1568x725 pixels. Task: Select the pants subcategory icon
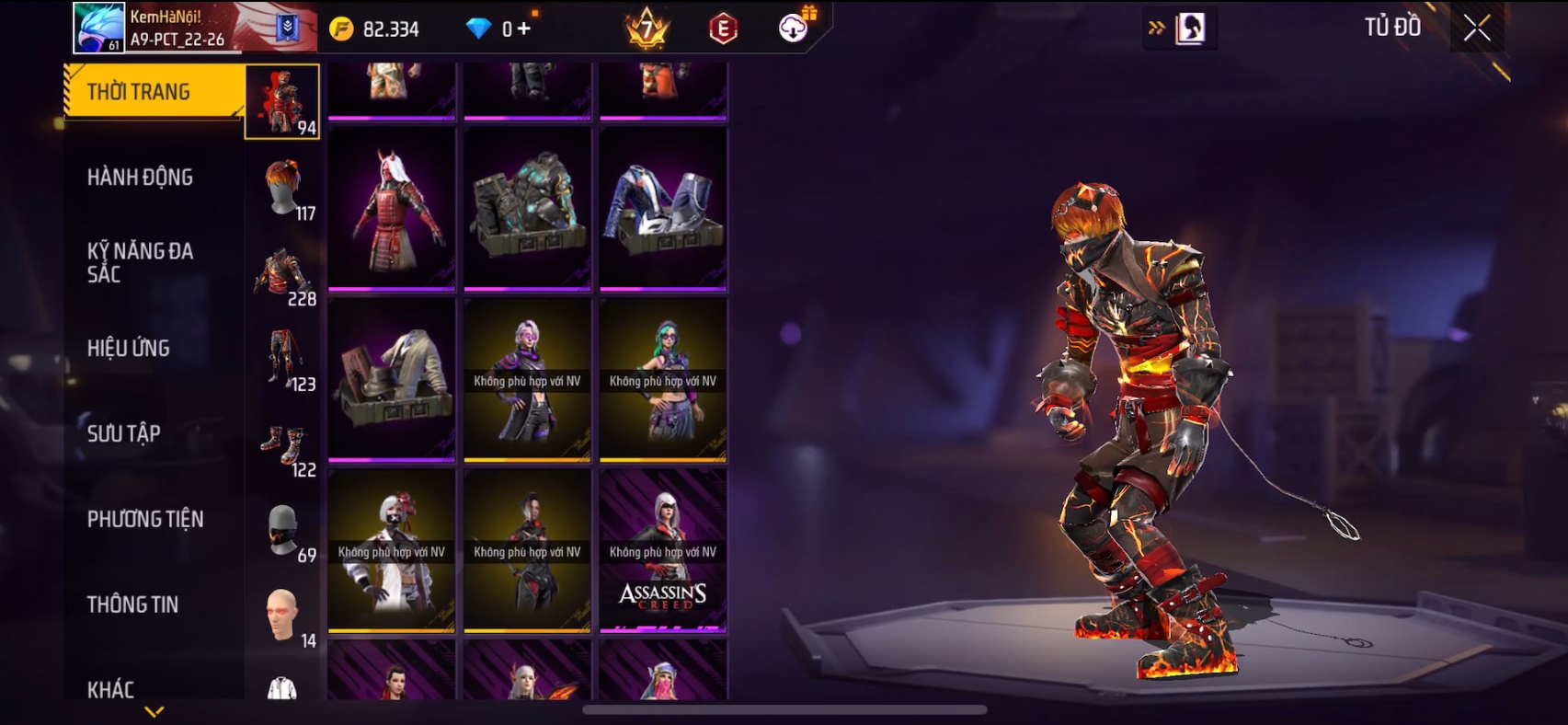[x=284, y=359]
